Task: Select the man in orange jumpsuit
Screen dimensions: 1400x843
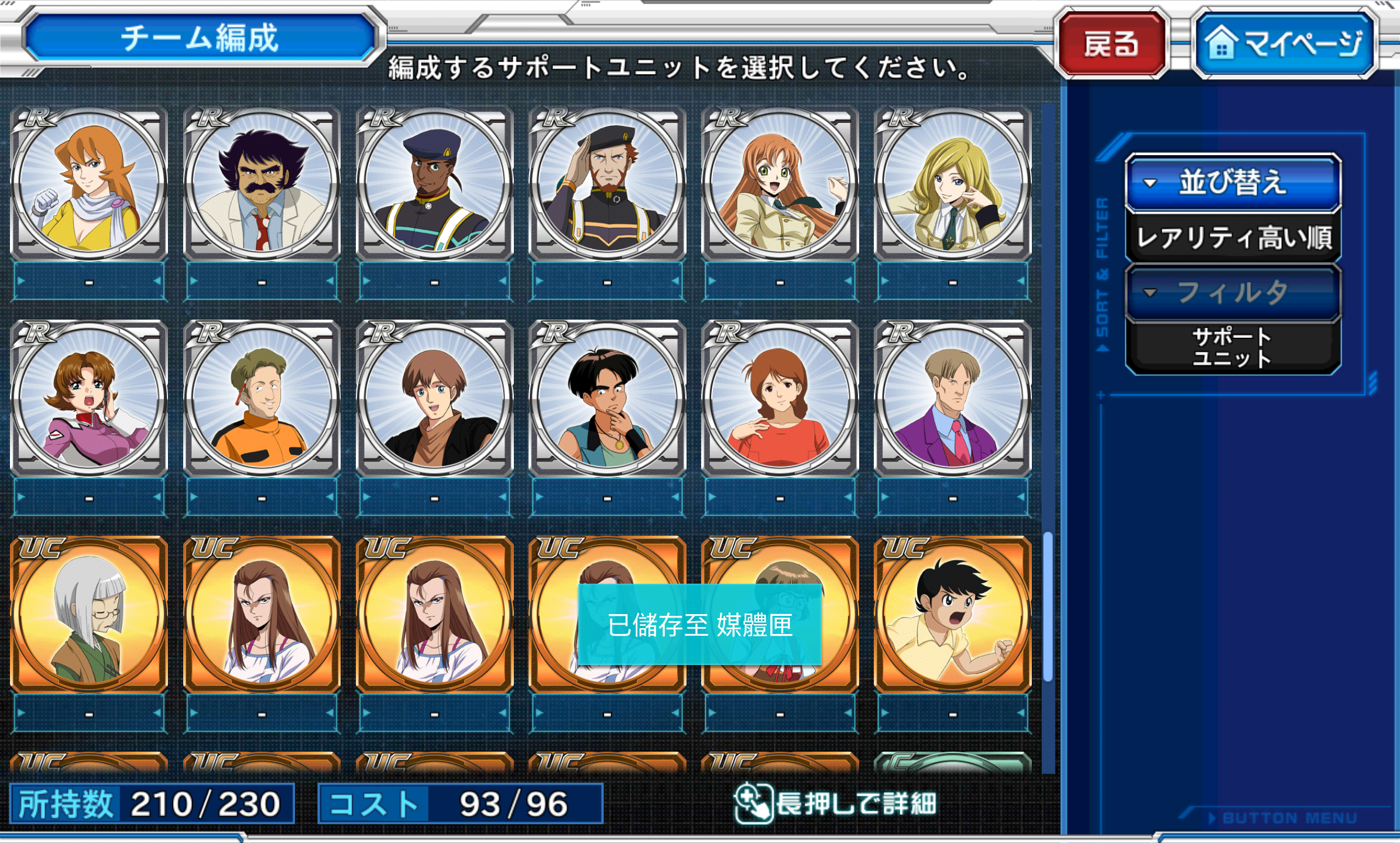Action: [x=262, y=399]
